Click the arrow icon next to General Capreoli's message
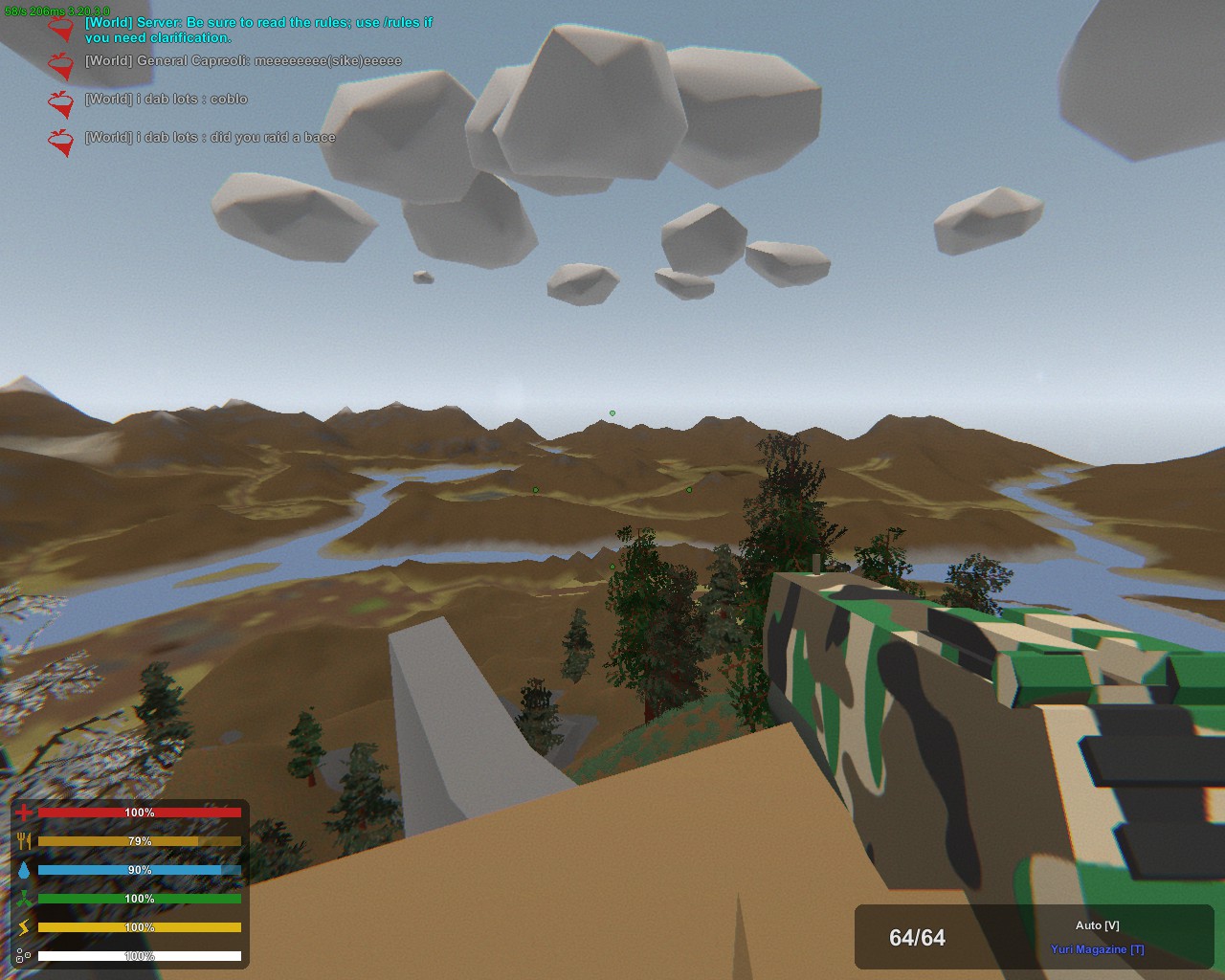 point(59,64)
